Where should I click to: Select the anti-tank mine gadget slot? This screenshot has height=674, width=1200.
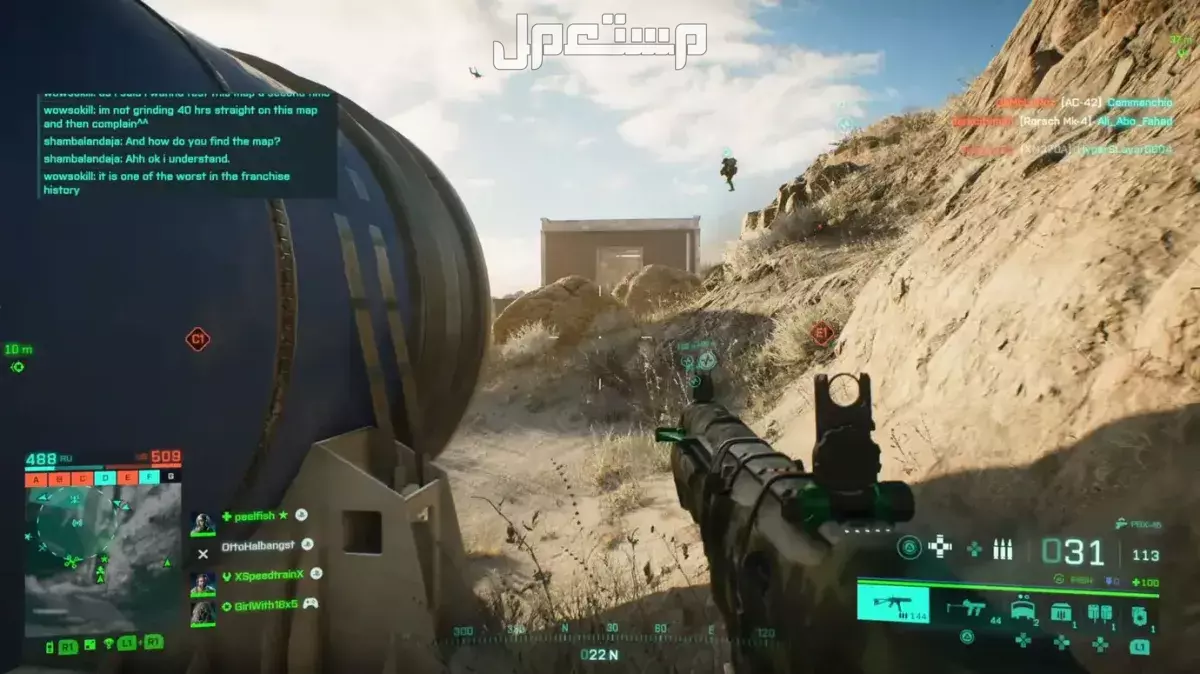click(1023, 609)
